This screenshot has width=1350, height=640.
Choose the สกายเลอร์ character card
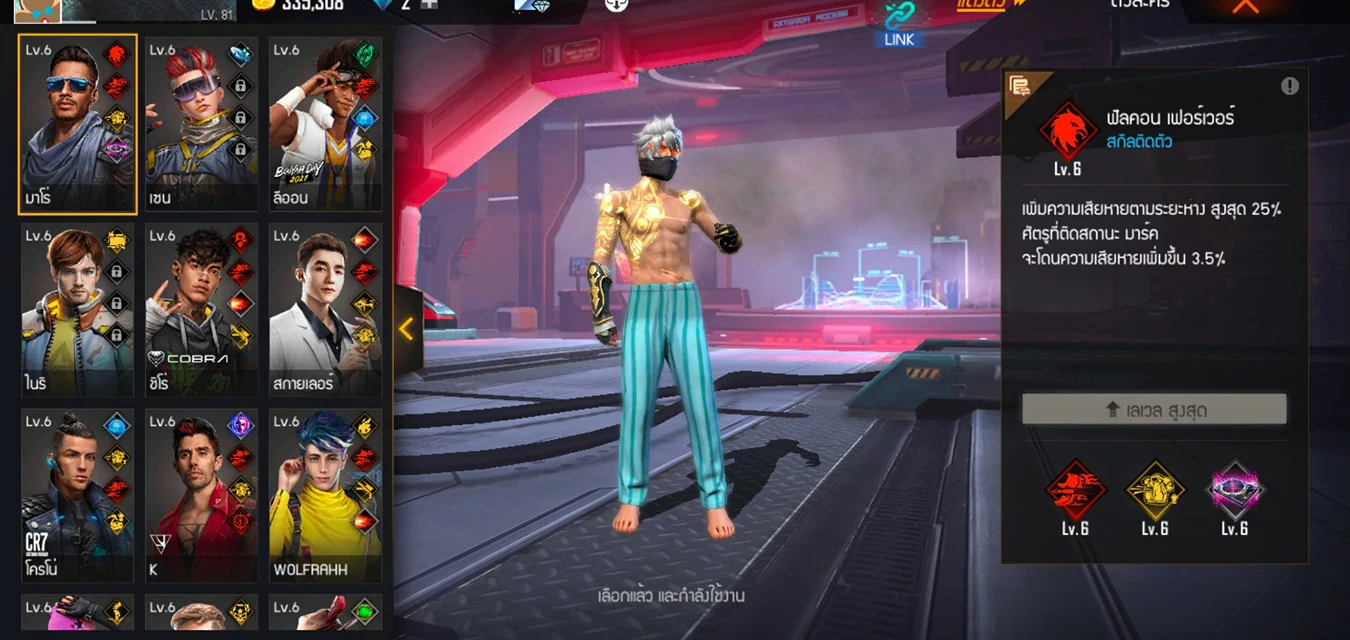(325, 309)
